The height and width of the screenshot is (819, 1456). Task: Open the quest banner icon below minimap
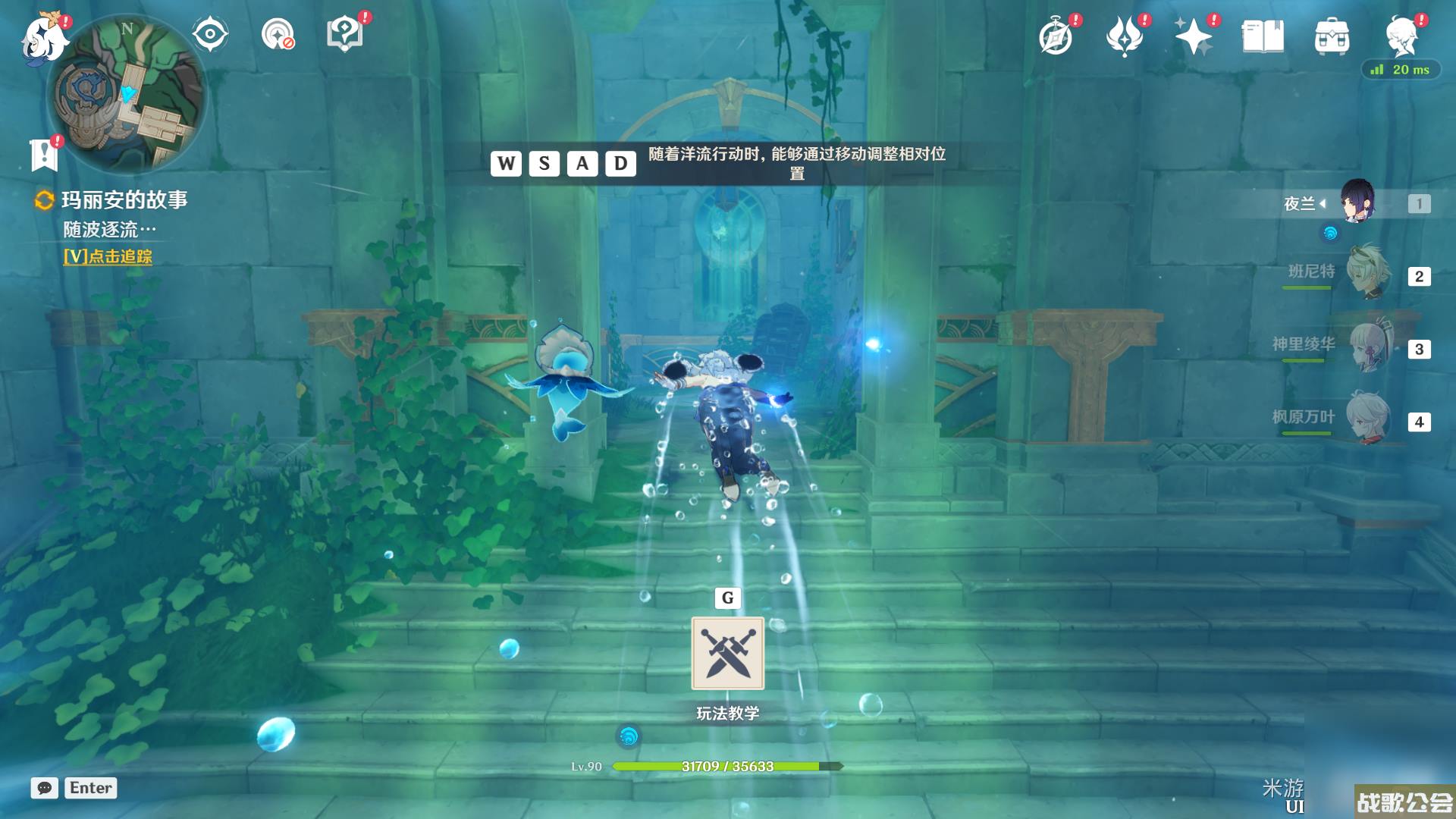[44, 155]
